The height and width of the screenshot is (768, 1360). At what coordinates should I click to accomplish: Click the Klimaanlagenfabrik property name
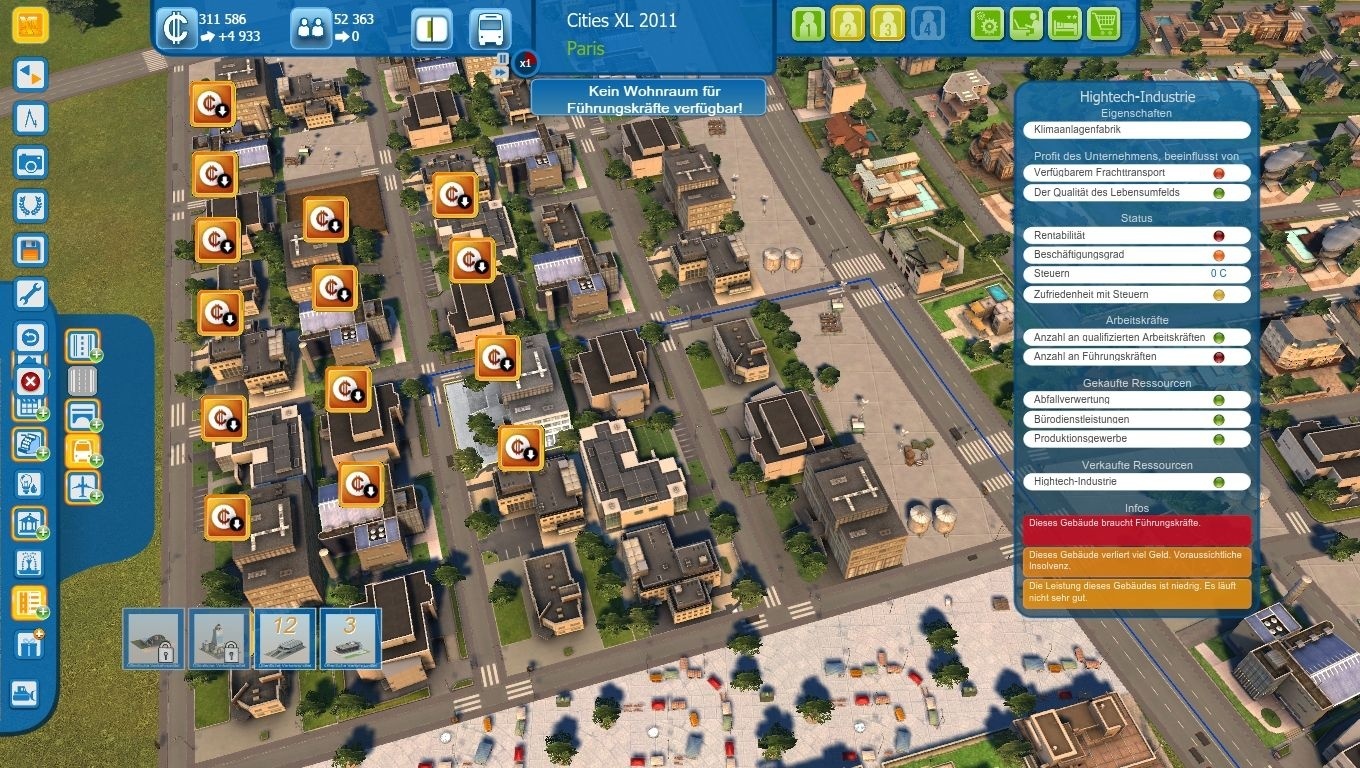[x=1136, y=129]
